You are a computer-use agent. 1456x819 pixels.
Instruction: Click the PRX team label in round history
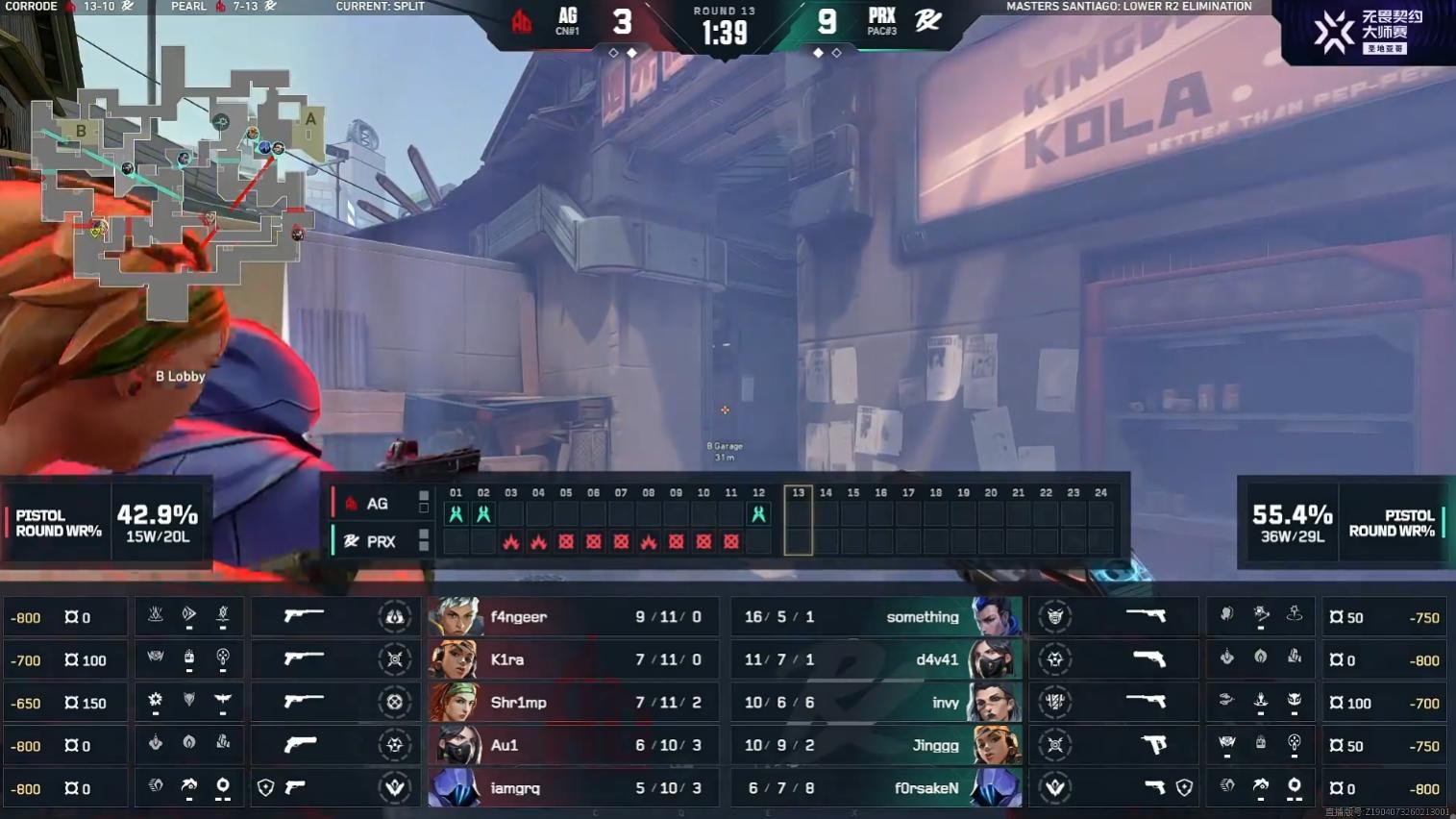(x=380, y=542)
